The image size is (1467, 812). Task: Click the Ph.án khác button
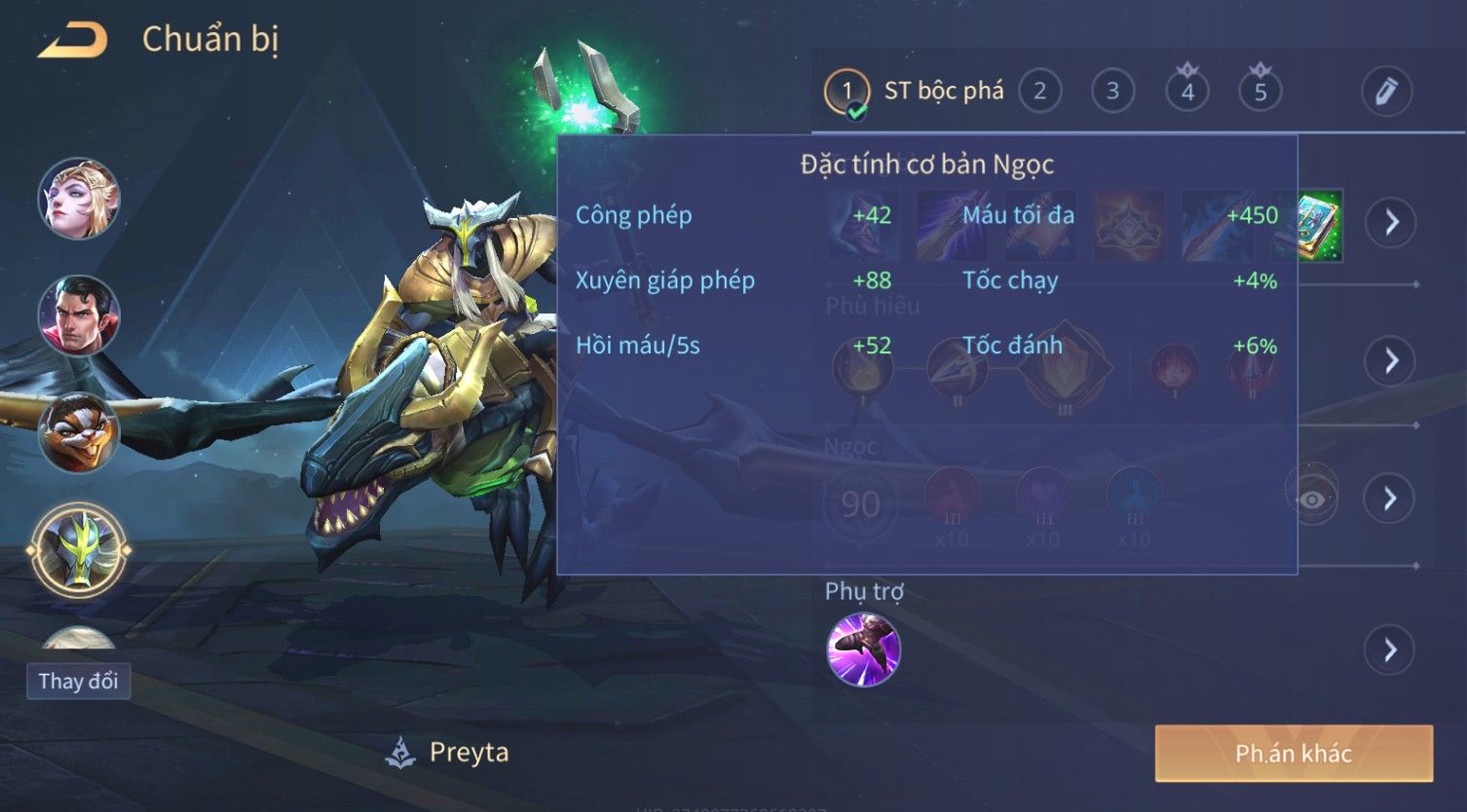(x=1293, y=753)
